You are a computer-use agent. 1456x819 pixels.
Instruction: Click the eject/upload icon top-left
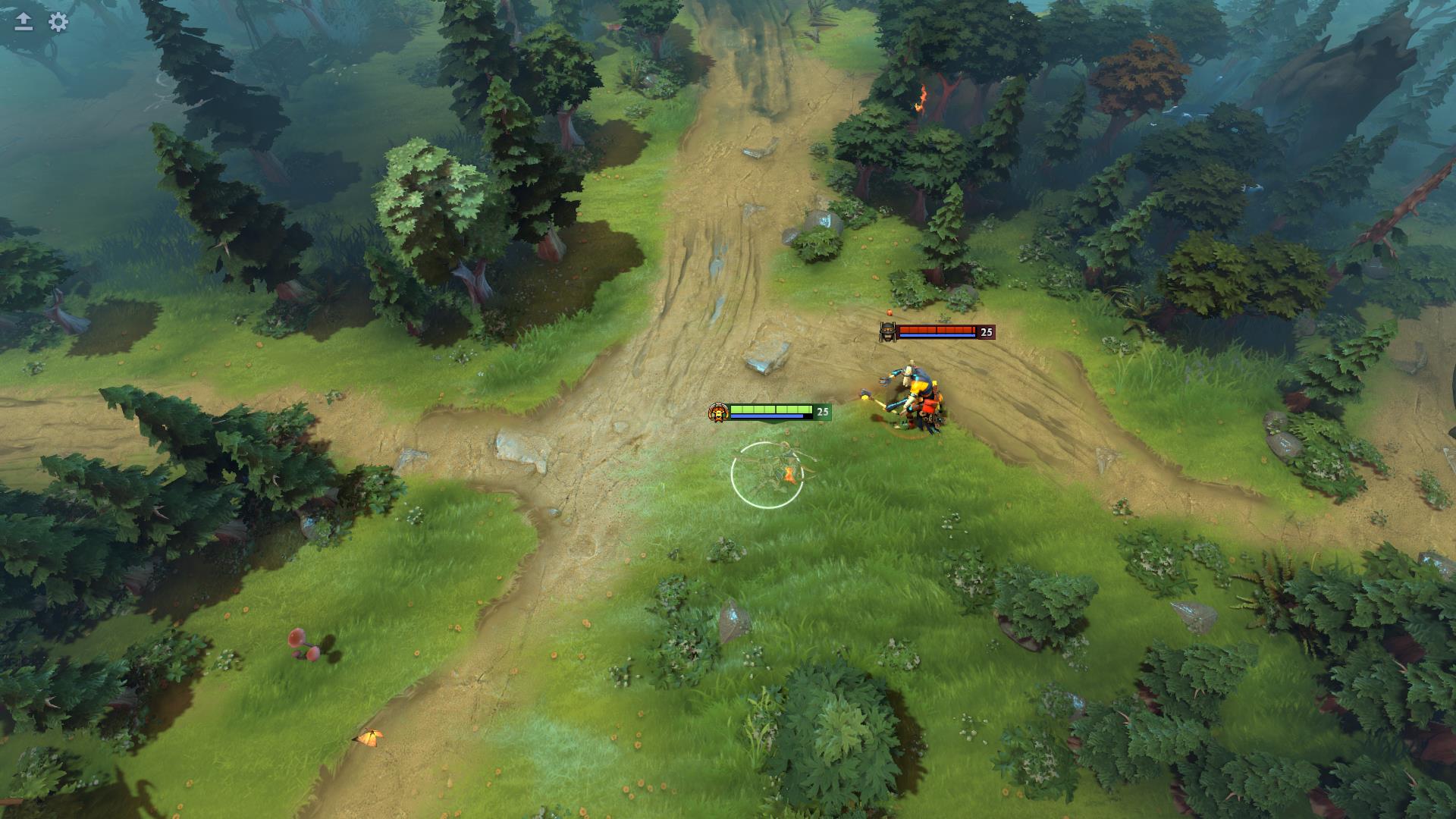24,22
